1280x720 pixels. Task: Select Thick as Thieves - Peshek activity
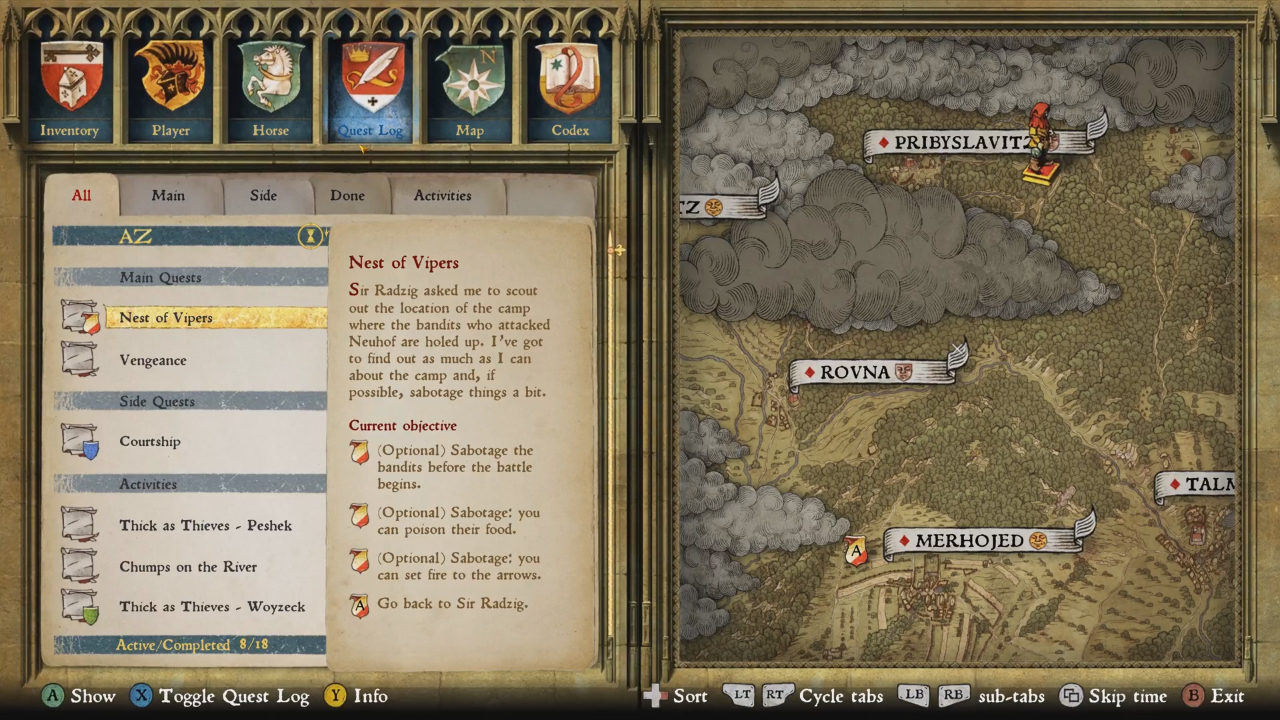click(x=205, y=525)
